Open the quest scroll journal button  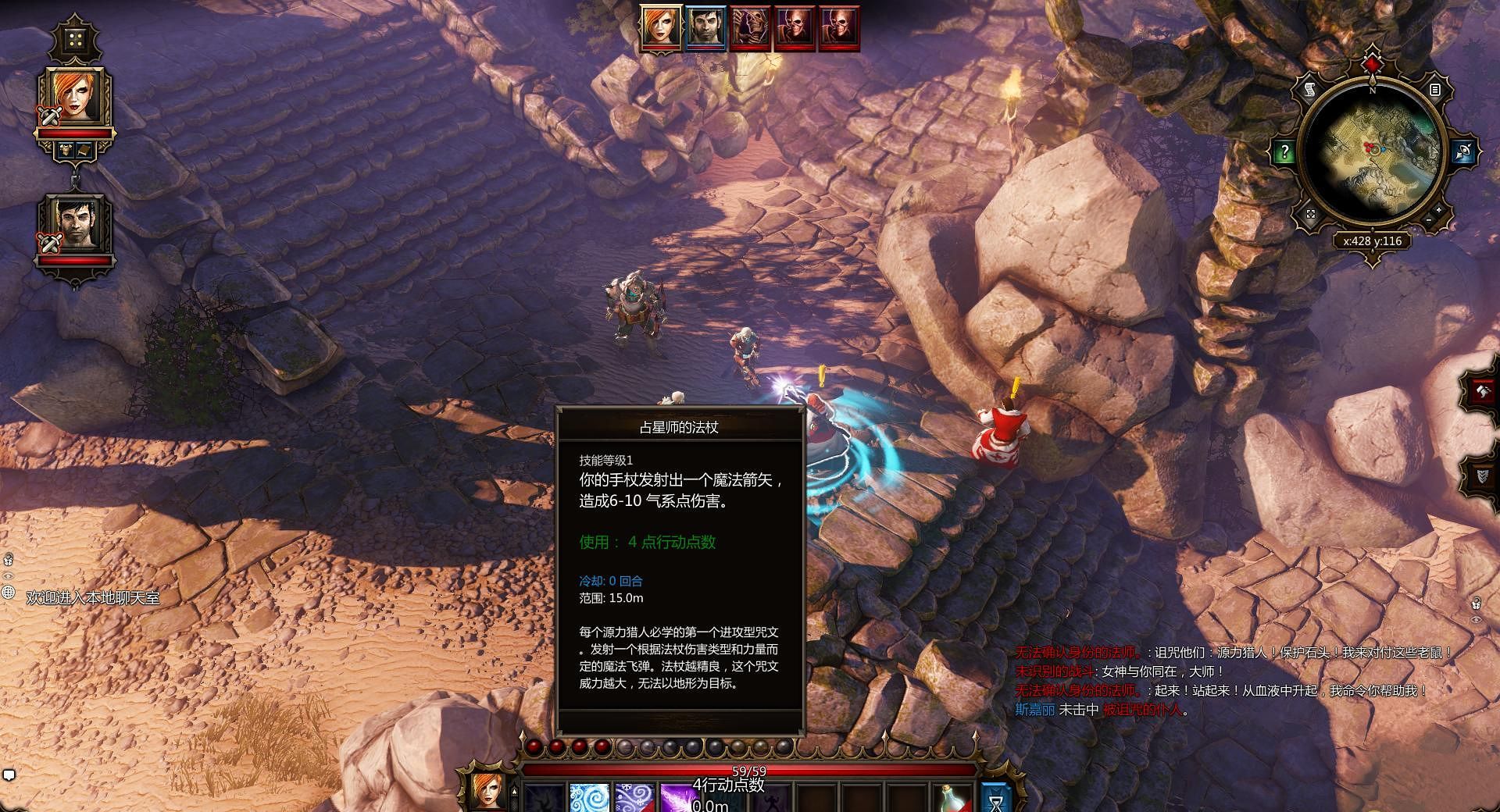point(1310,91)
